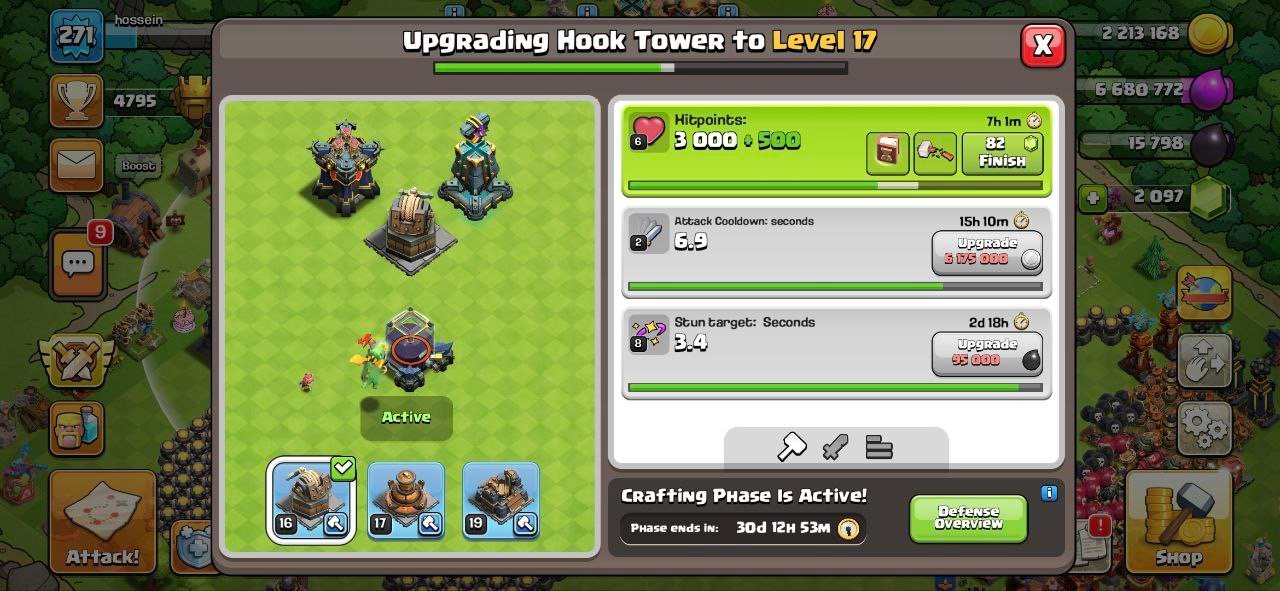Open the Defense Overview
Image resolution: width=1280 pixels, height=591 pixels.
(x=968, y=518)
